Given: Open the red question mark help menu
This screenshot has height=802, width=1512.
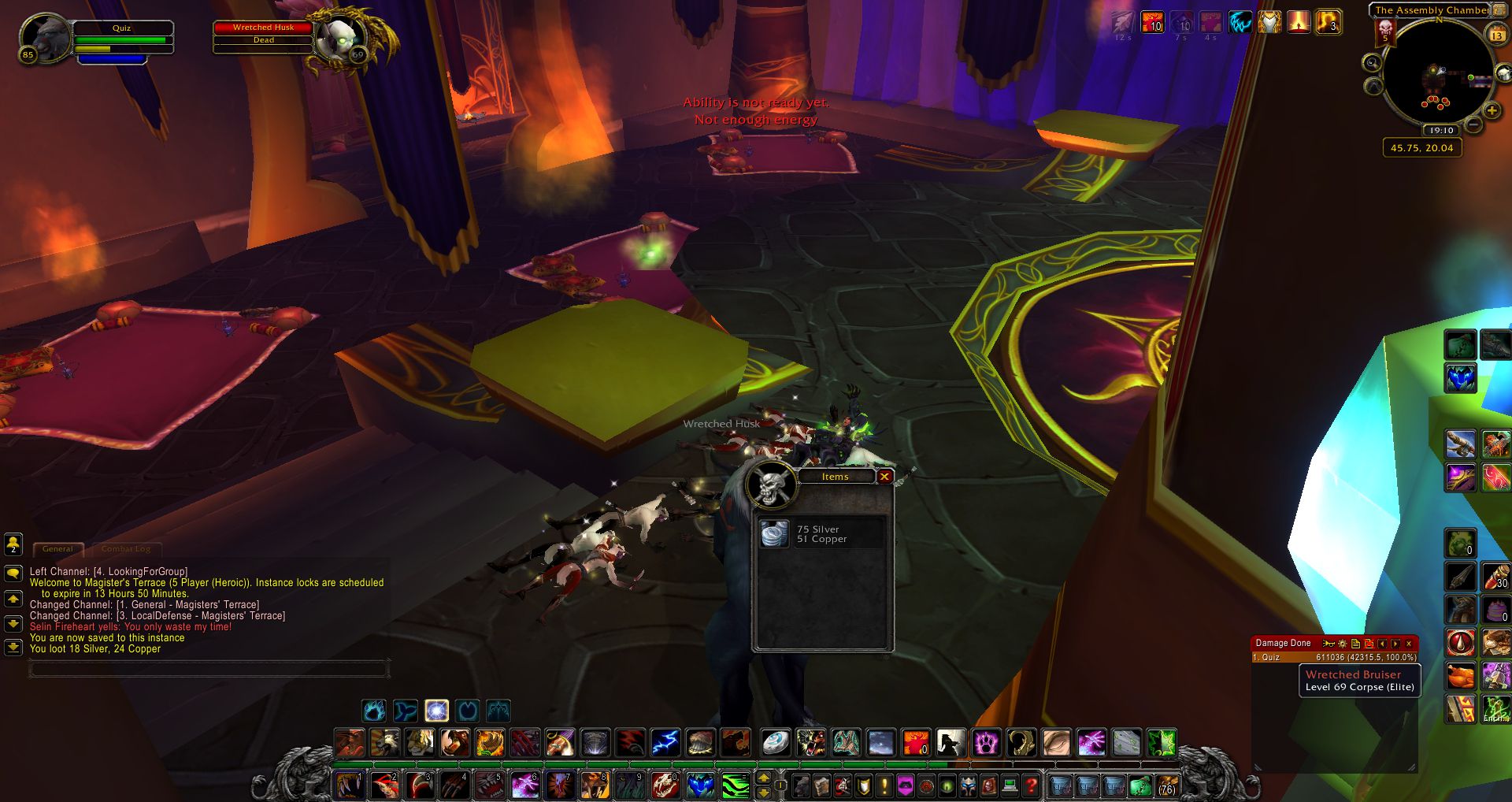Looking at the screenshot, I should (x=1031, y=785).
